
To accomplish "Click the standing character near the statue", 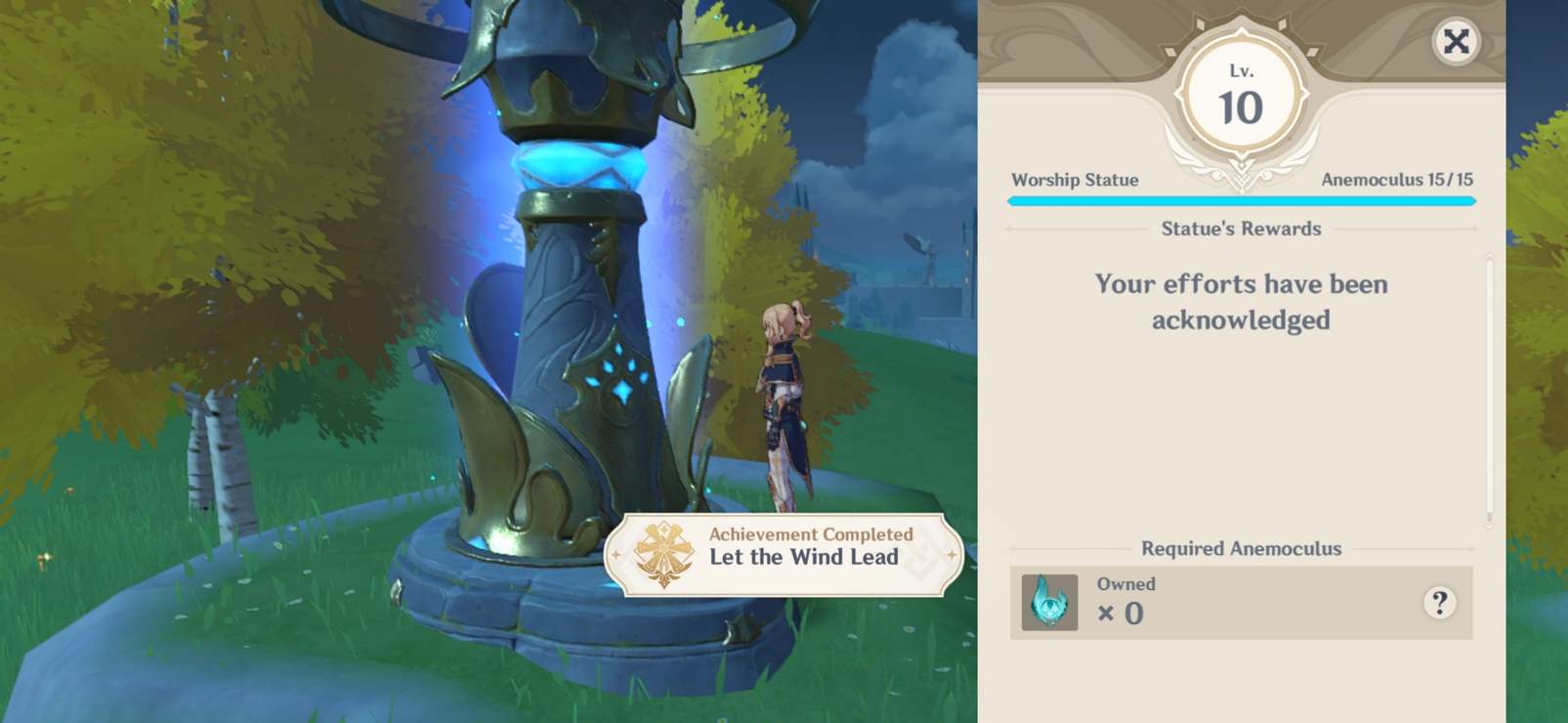I will point(784,401).
